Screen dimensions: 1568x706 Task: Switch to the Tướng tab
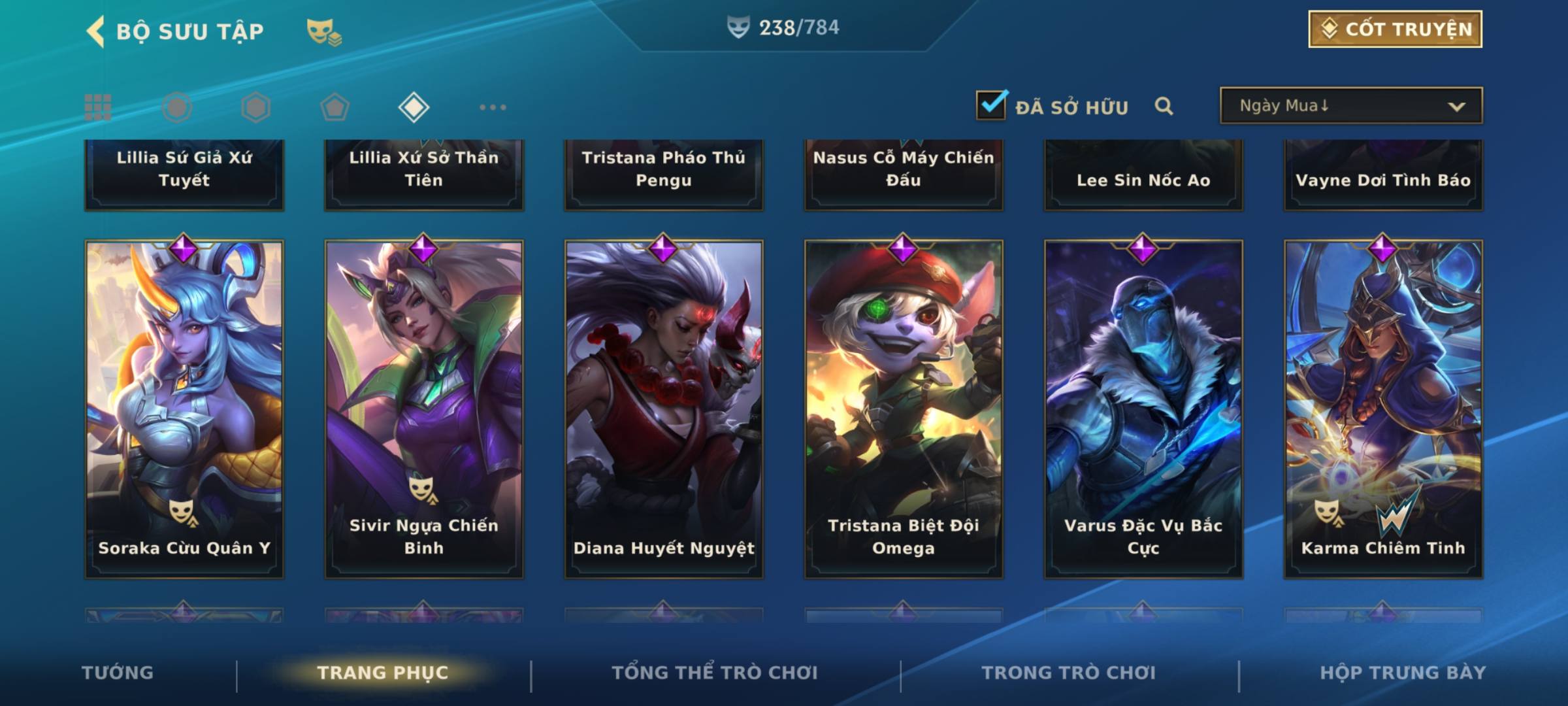[x=118, y=673]
